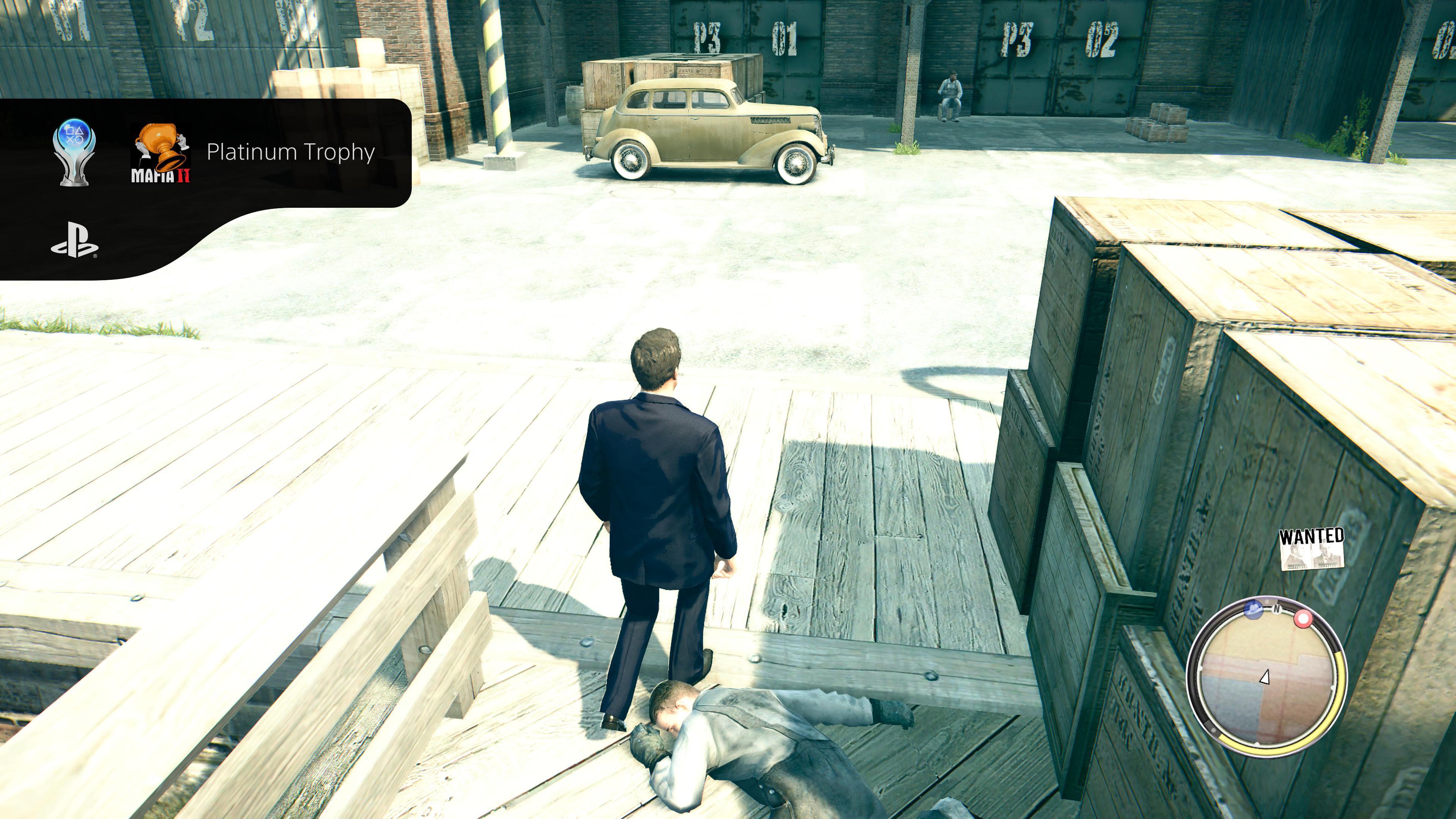Click the Mafia II trophy thumbnail

[x=161, y=154]
